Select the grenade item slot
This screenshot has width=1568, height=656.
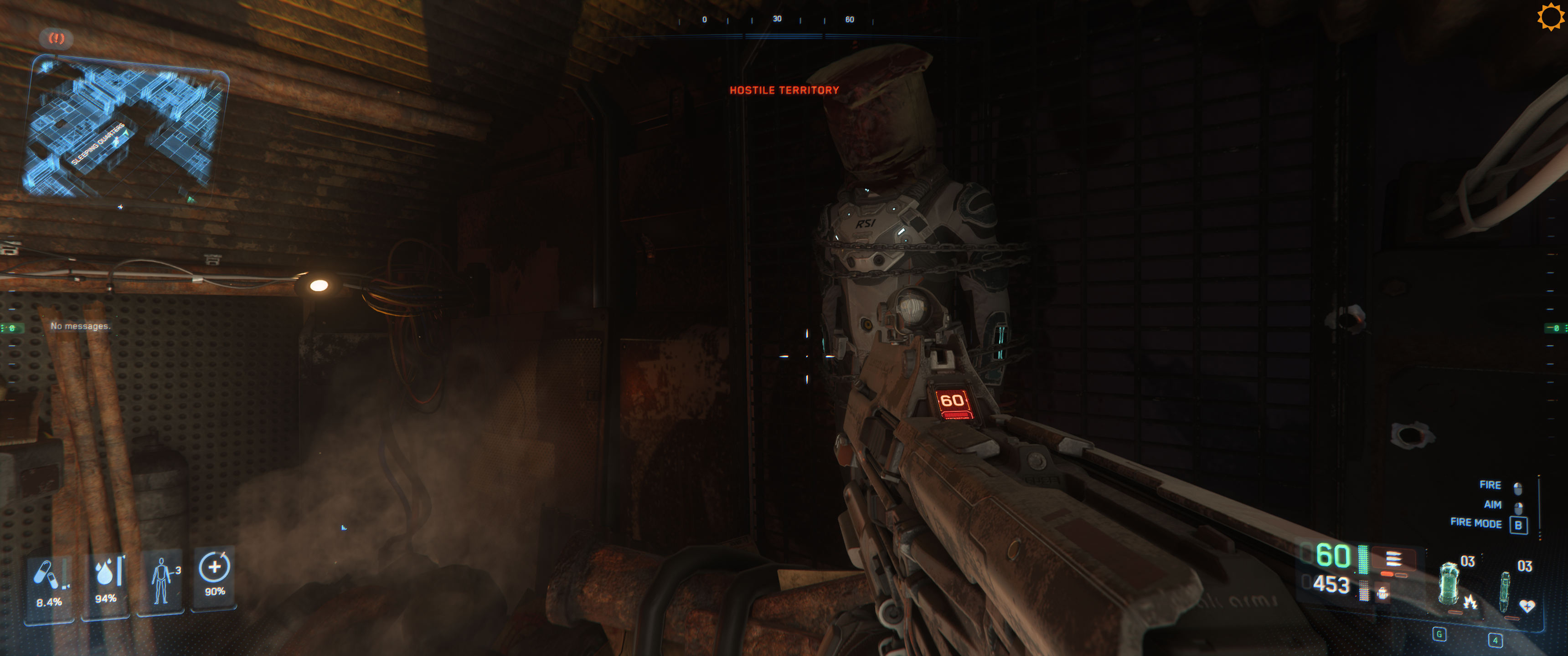(x=1449, y=583)
